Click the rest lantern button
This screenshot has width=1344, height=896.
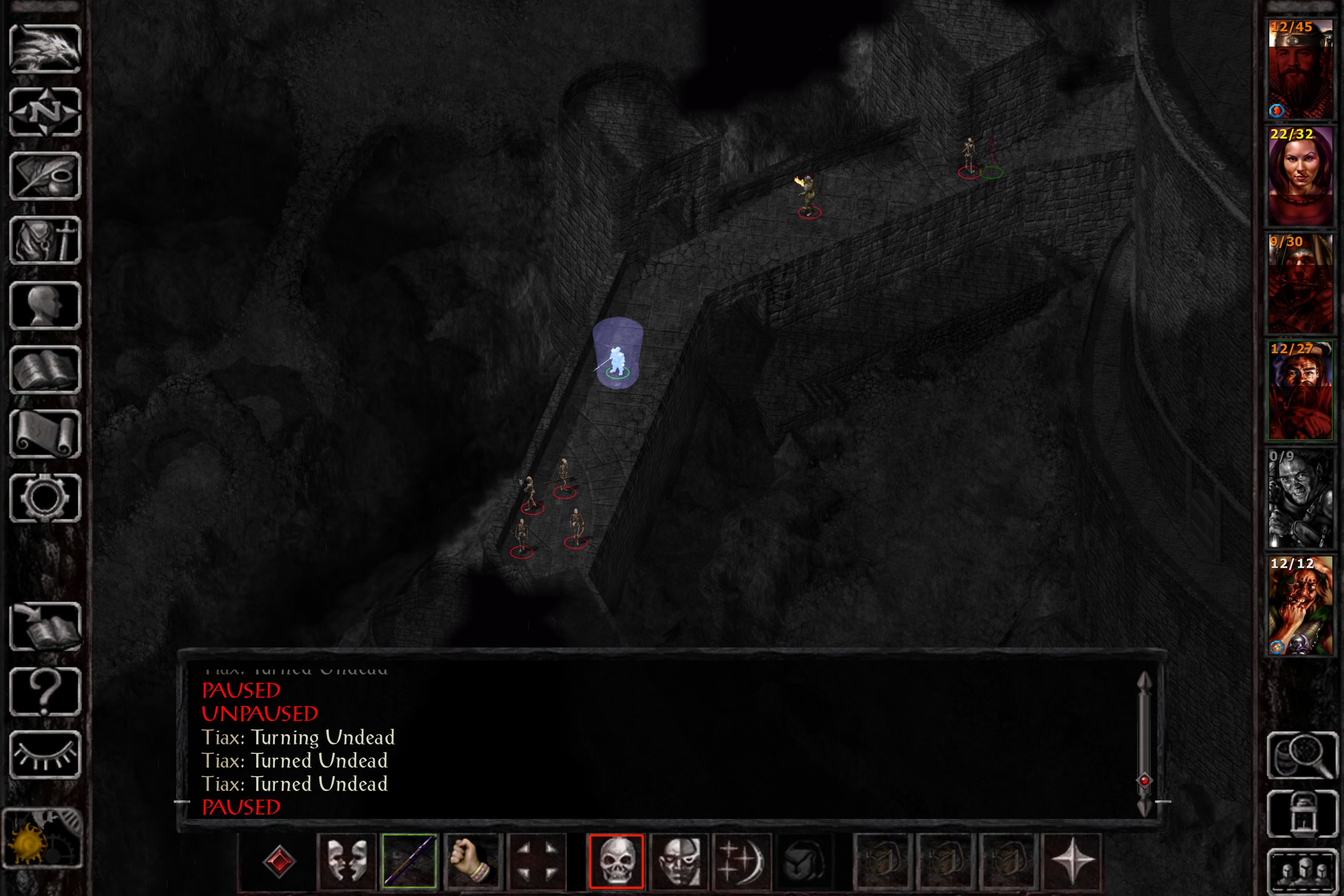[1302, 814]
